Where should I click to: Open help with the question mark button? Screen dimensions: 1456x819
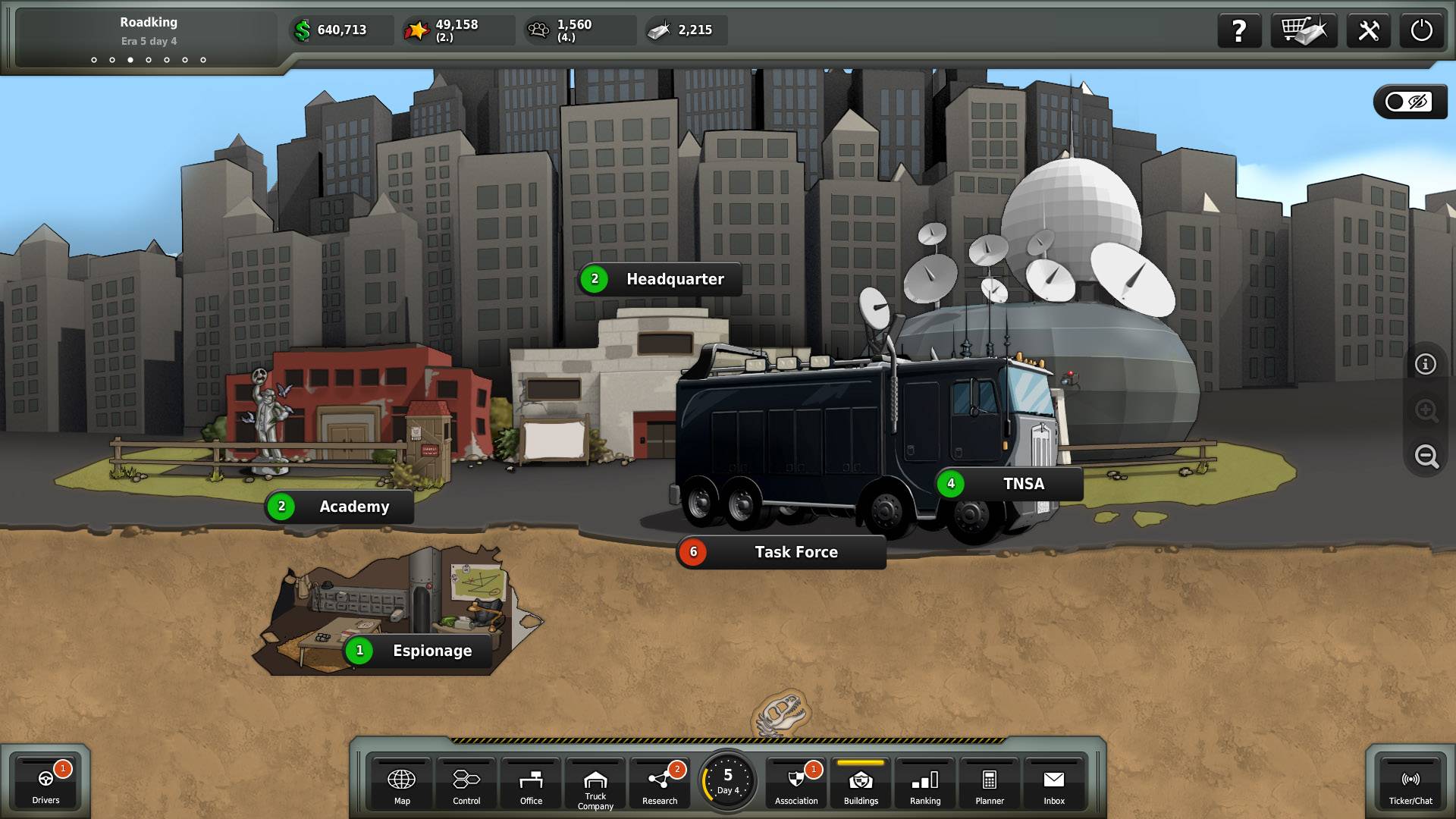pyautogui.click(x=1239, y=30)
